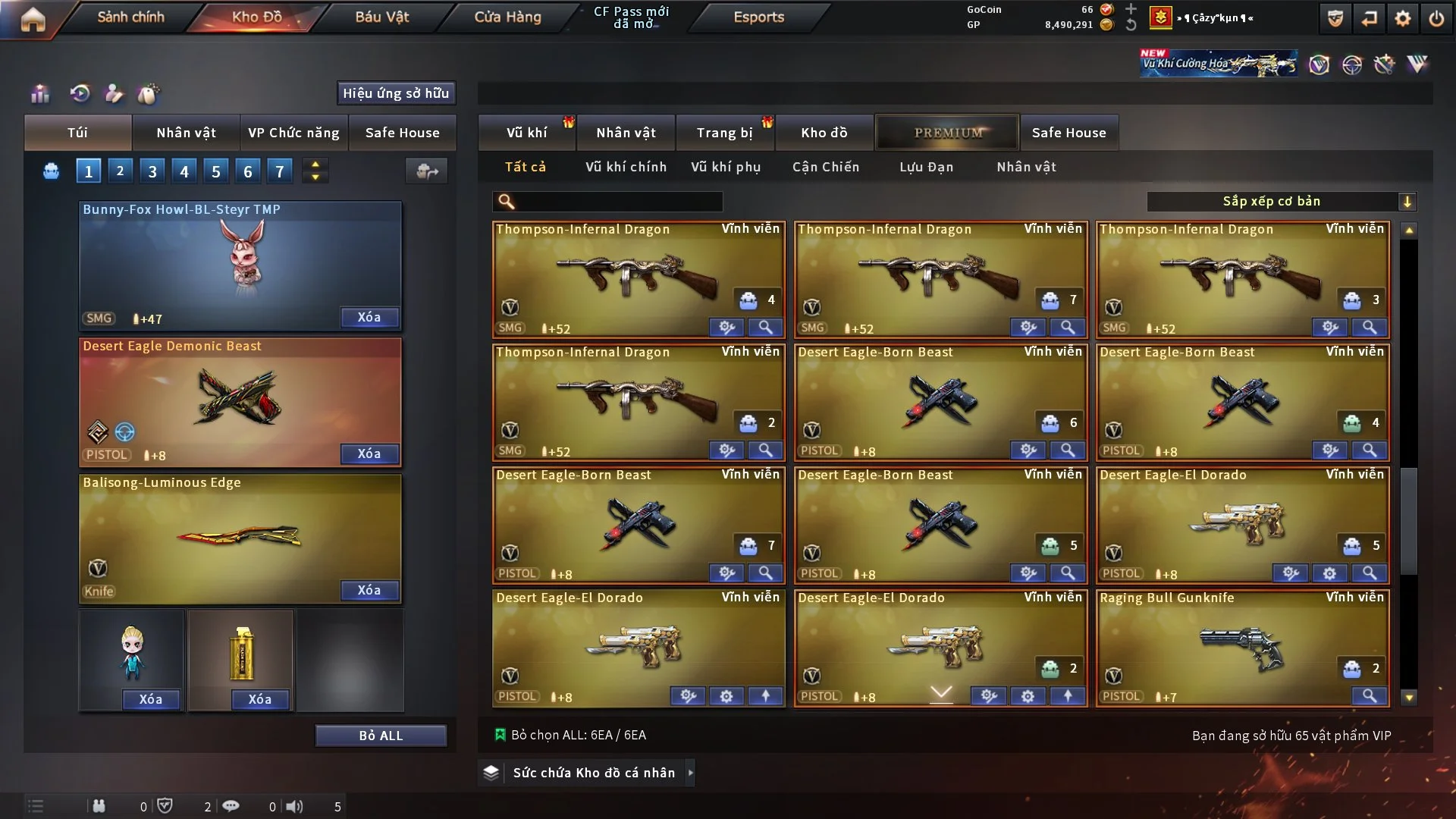The image size is (1456, 819).
Task: Open the Cửa Hàng shop
Action: pyautogui.click(x=507, y=17)
